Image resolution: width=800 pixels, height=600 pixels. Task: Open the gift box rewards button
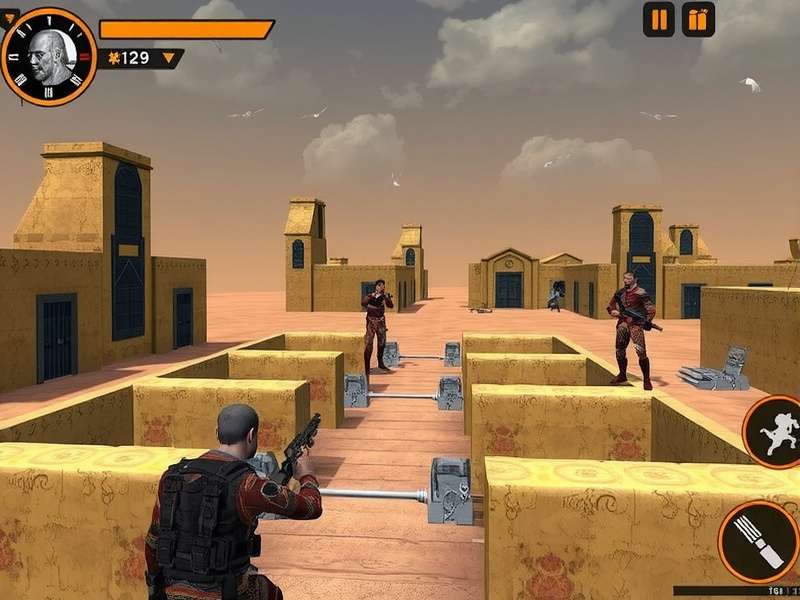pos(698,19)
